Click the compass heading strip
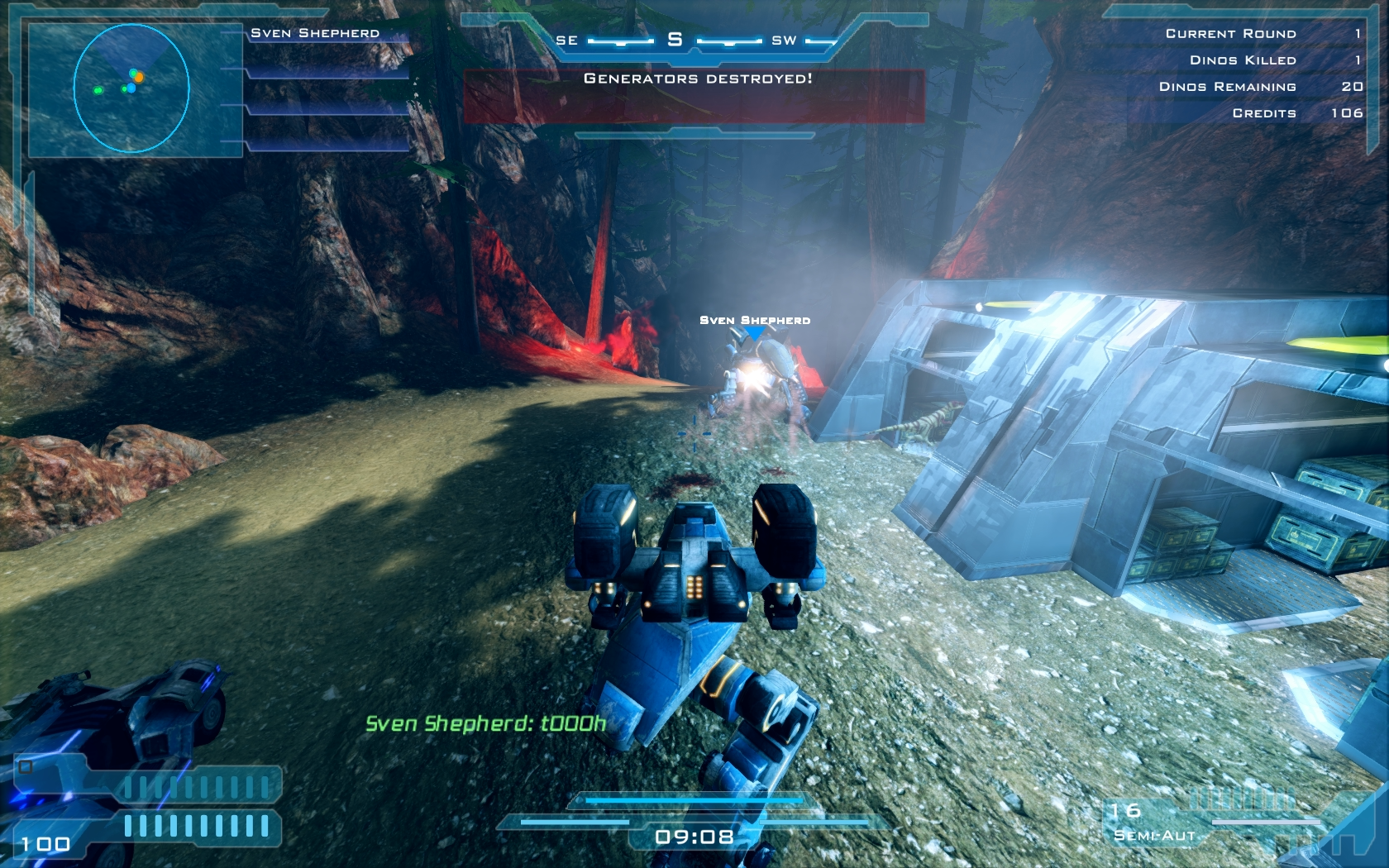 pyautogui.click(x=675, y=40)
